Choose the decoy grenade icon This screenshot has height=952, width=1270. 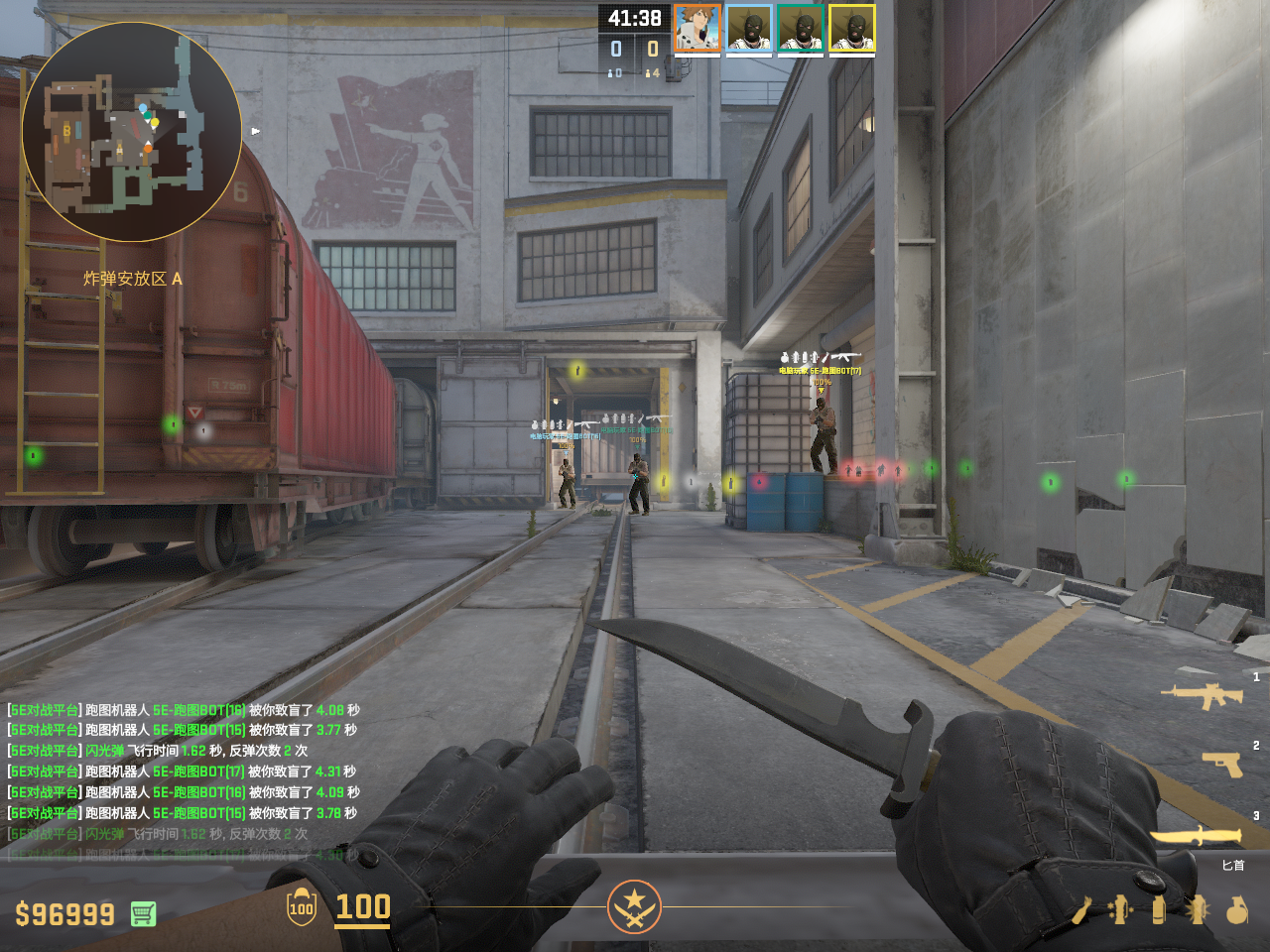[1121, 909]
